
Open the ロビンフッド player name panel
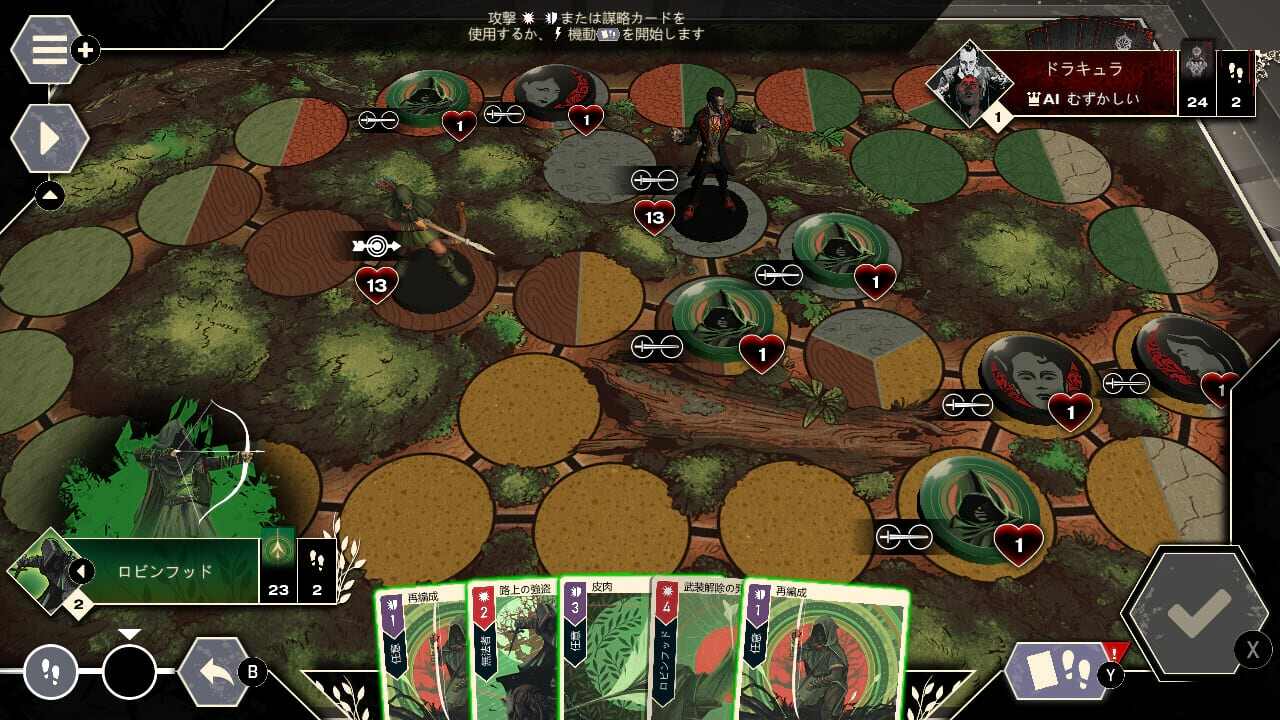[x=166, y=572]
